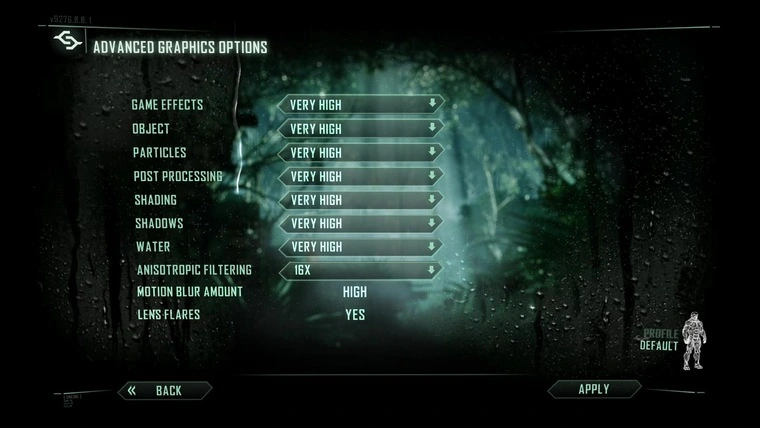Toggle the Motion Blur Amount value

[x=355, y=292]
